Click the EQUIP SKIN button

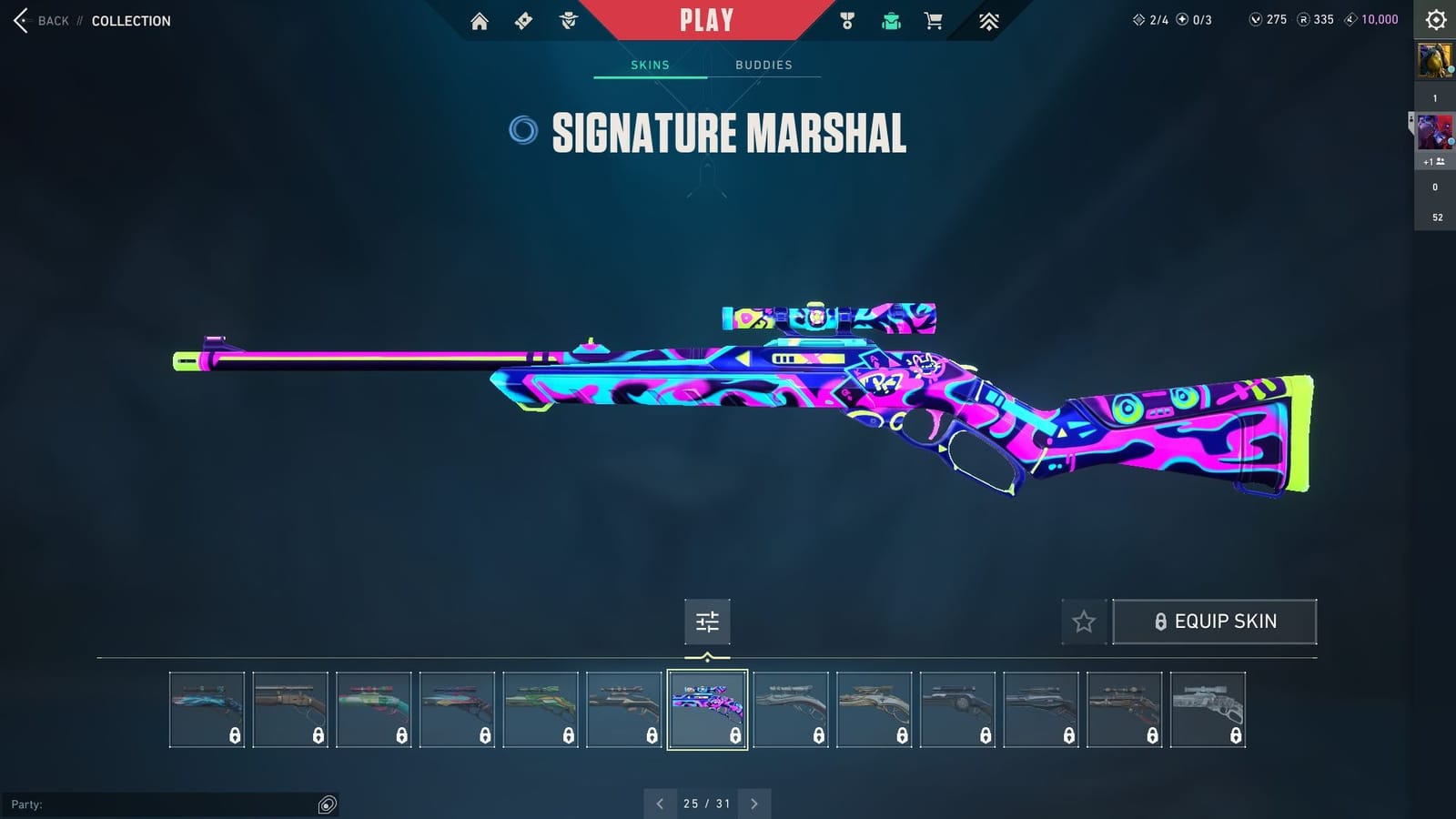tap(1216, 621)
